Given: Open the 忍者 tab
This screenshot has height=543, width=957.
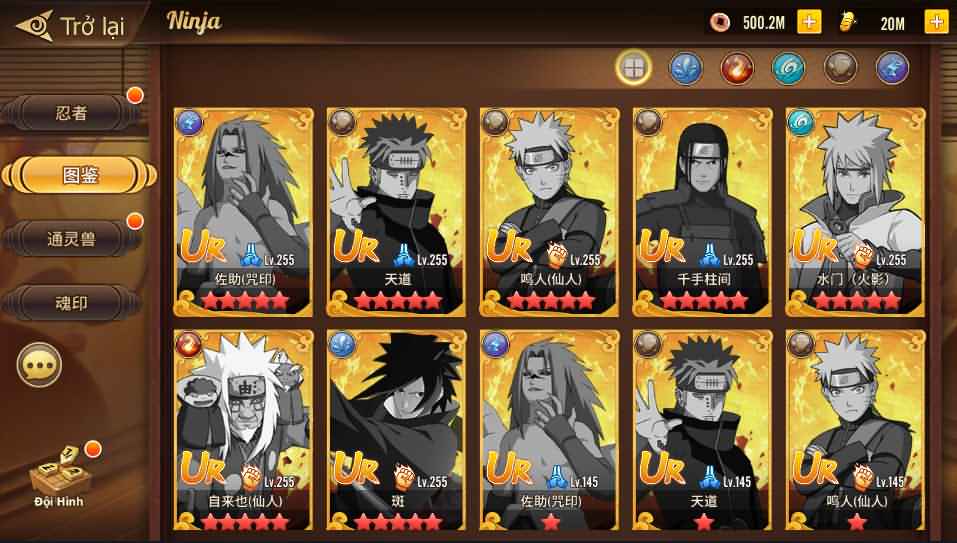Looking at the screenshot, I should pos(72,113).
